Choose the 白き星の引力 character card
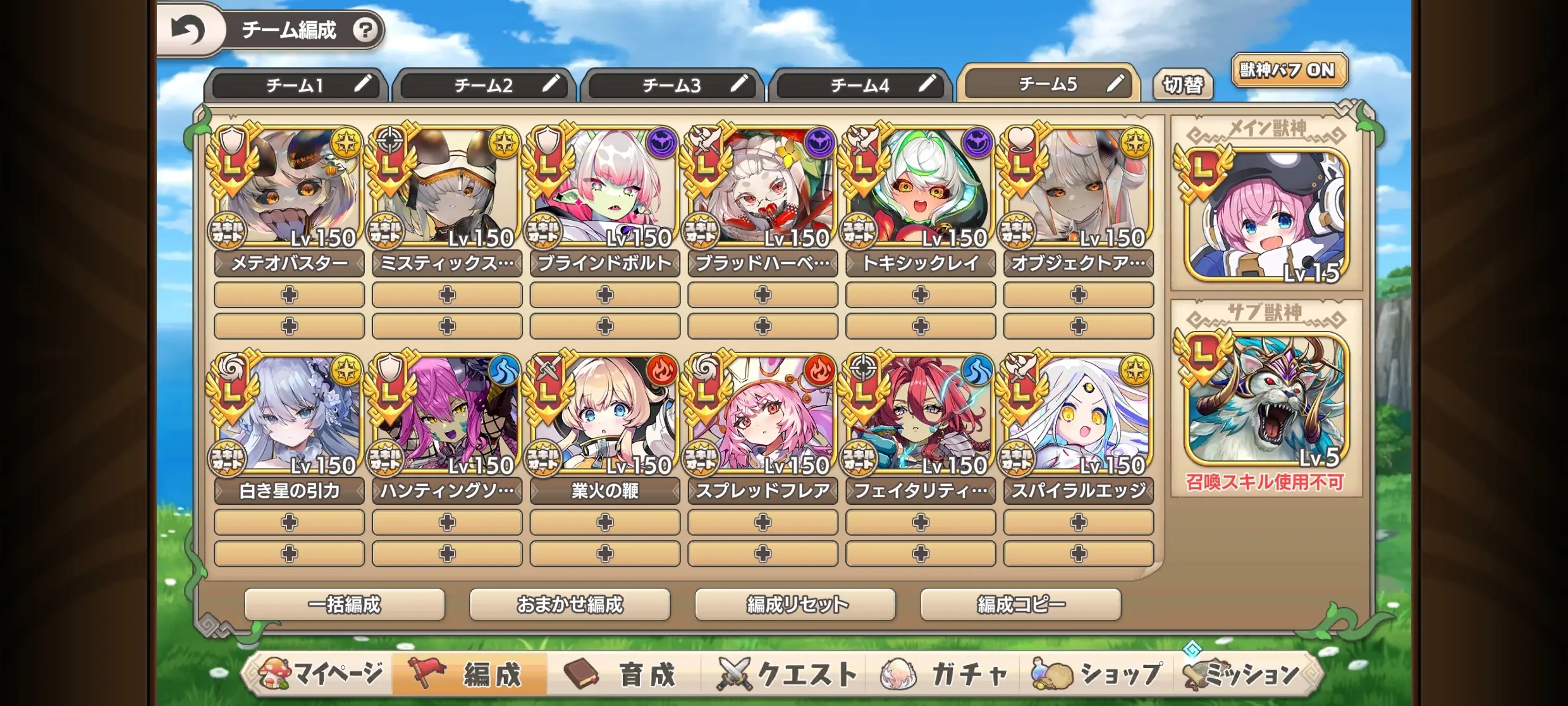Screen dimensions: 1568x706 tap(289, 416)
